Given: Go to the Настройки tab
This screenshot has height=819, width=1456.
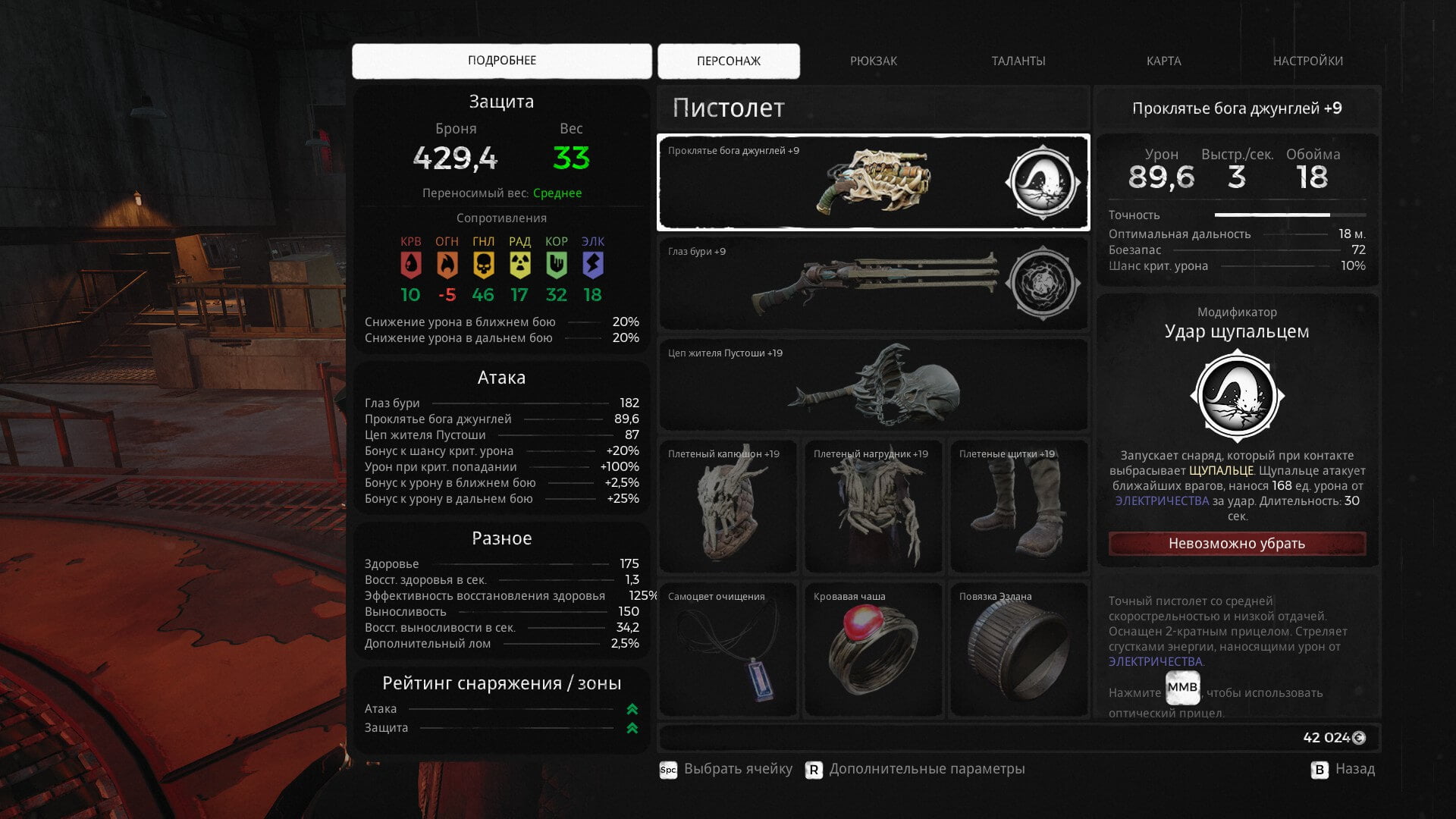Looking at the screenshot, I should tap(1307, 61).
